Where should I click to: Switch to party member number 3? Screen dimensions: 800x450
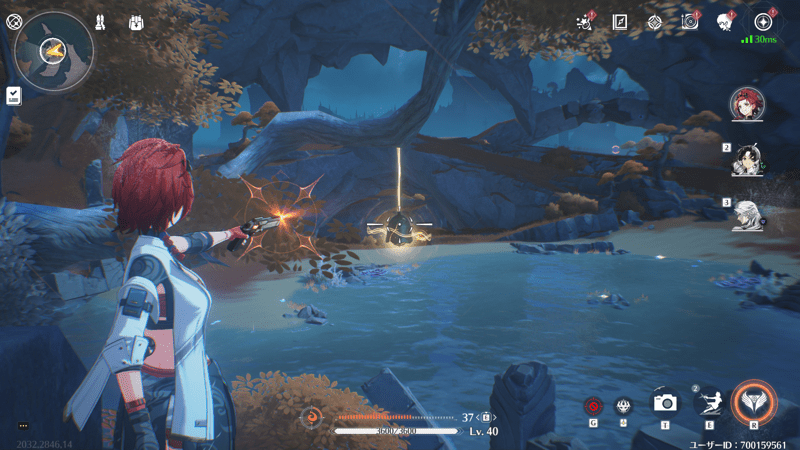point(747,213)
